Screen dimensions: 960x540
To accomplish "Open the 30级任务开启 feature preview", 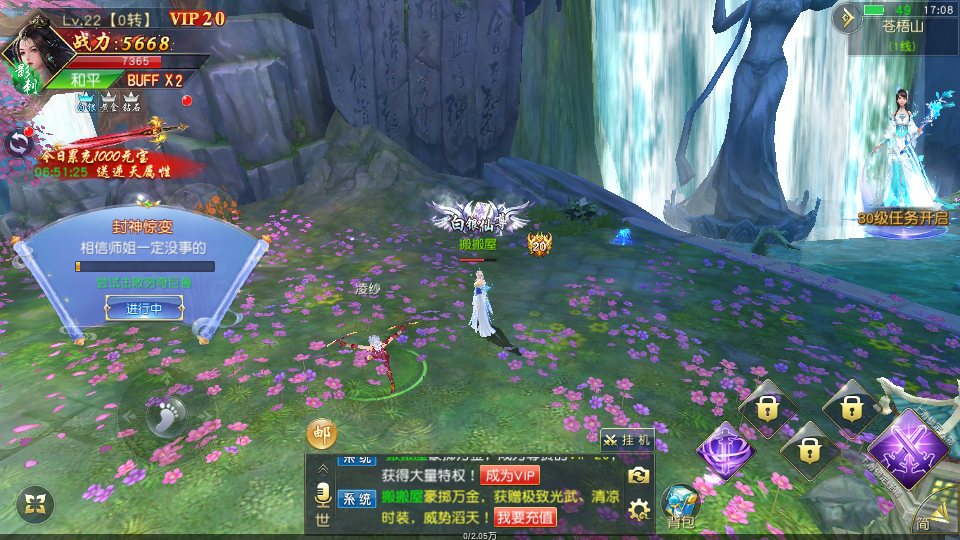I will click(902, 170).
